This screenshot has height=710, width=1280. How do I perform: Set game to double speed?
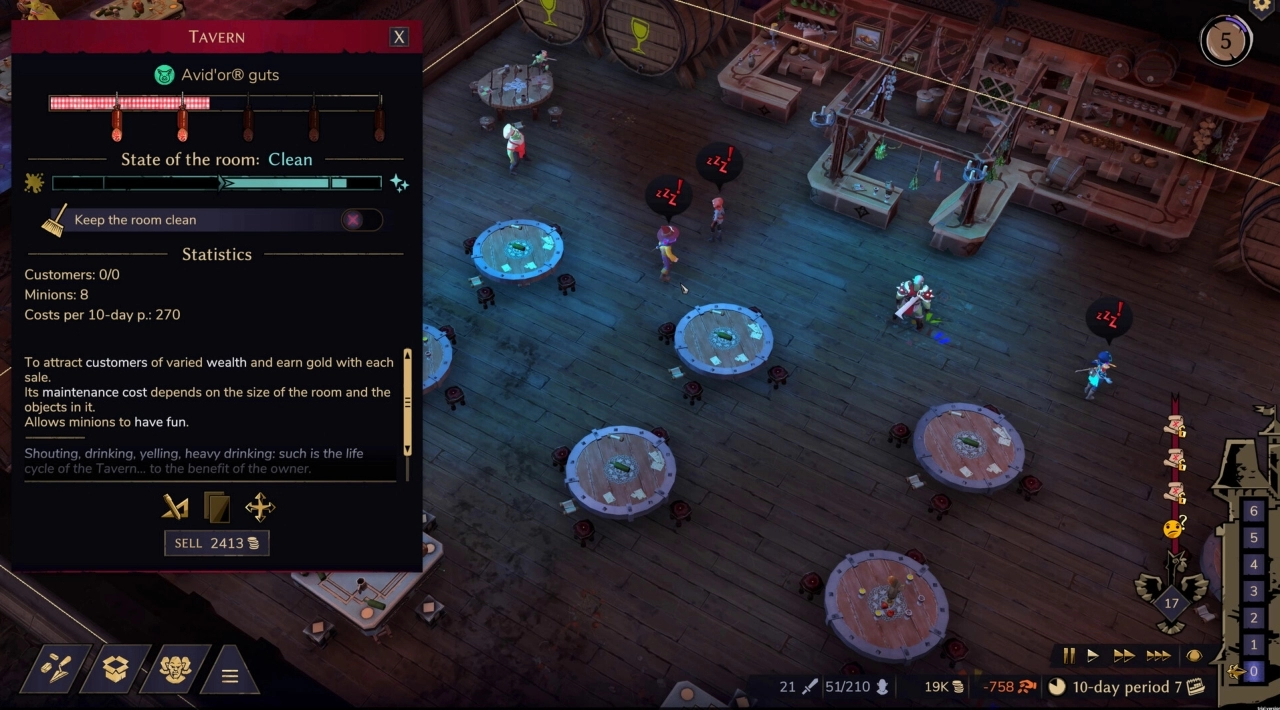click(1124, 656)
